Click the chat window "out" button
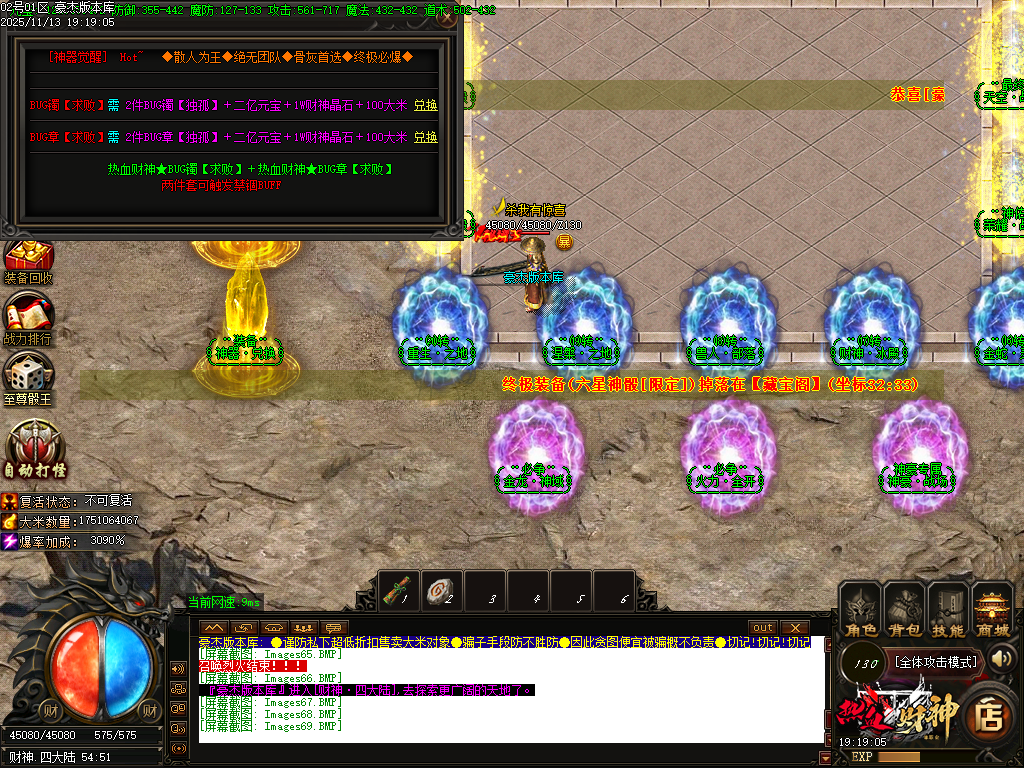 click(x=763, y=627)
